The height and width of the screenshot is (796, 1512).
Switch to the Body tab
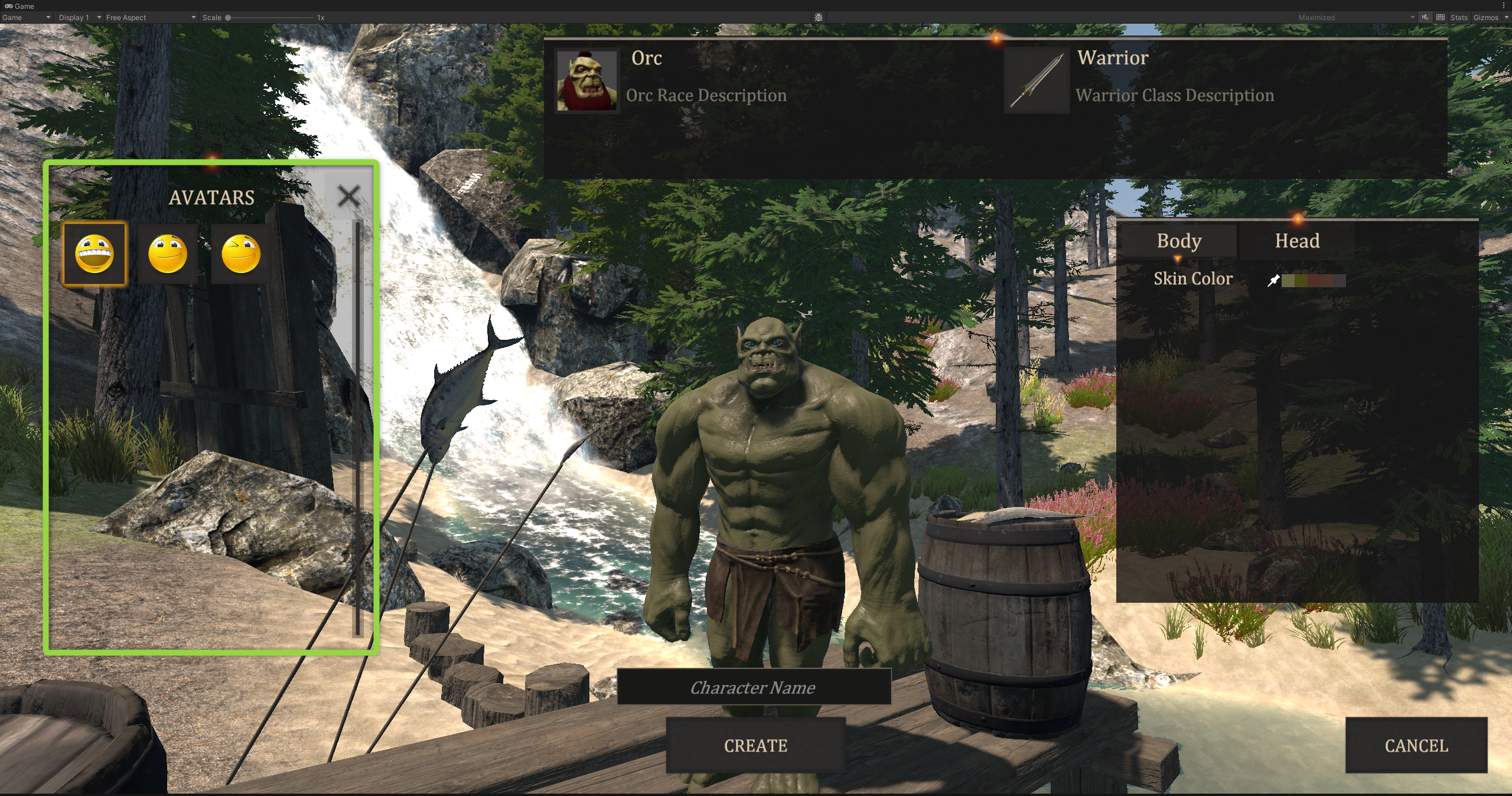coord(1179,241)
